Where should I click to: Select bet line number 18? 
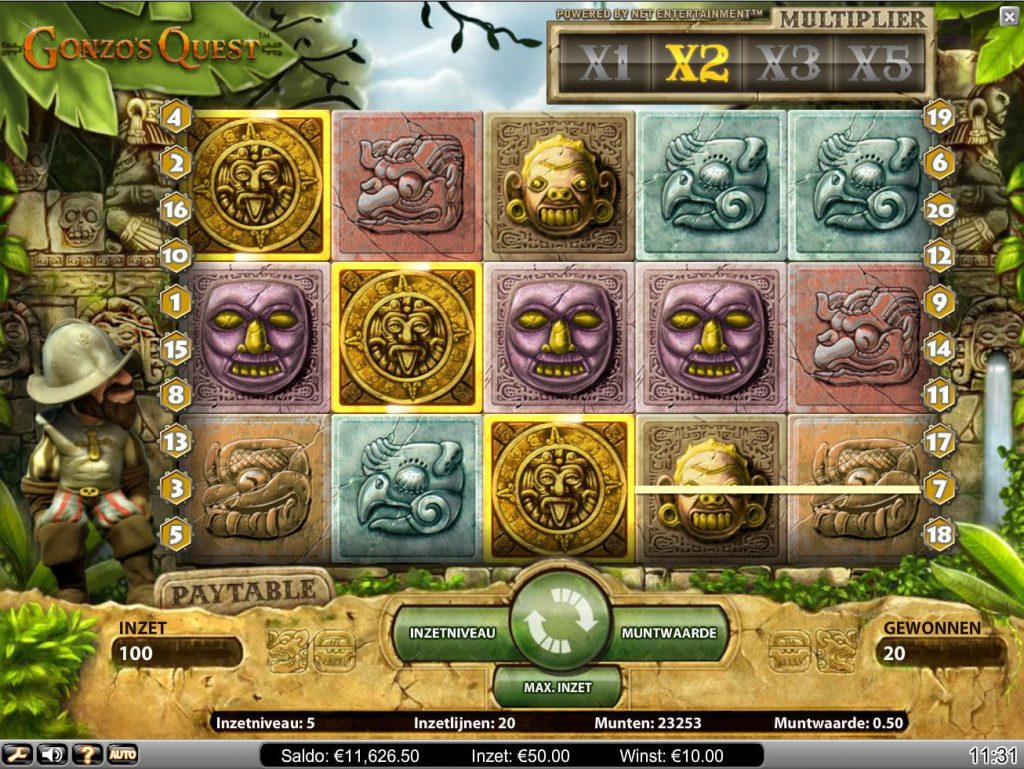[x=939, y=533]
